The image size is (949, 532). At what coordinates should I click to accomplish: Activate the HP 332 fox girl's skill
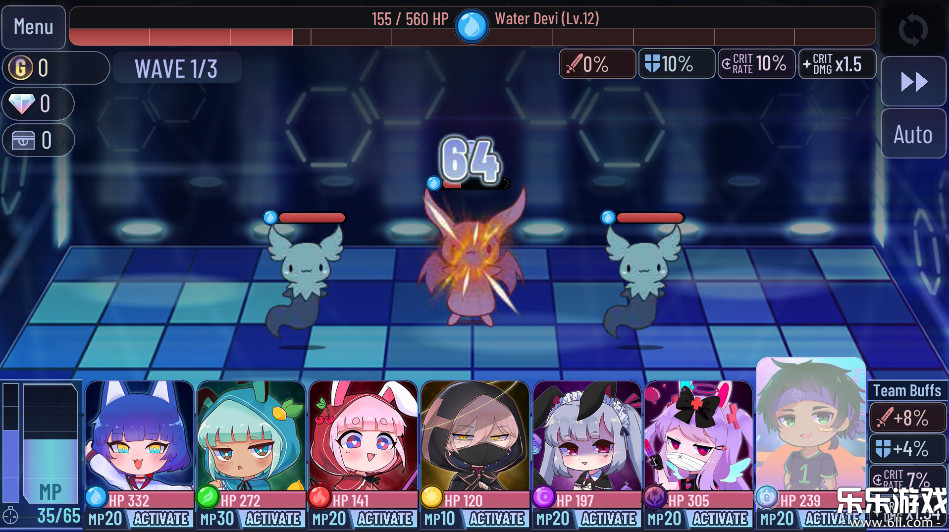tap(161, 519)
